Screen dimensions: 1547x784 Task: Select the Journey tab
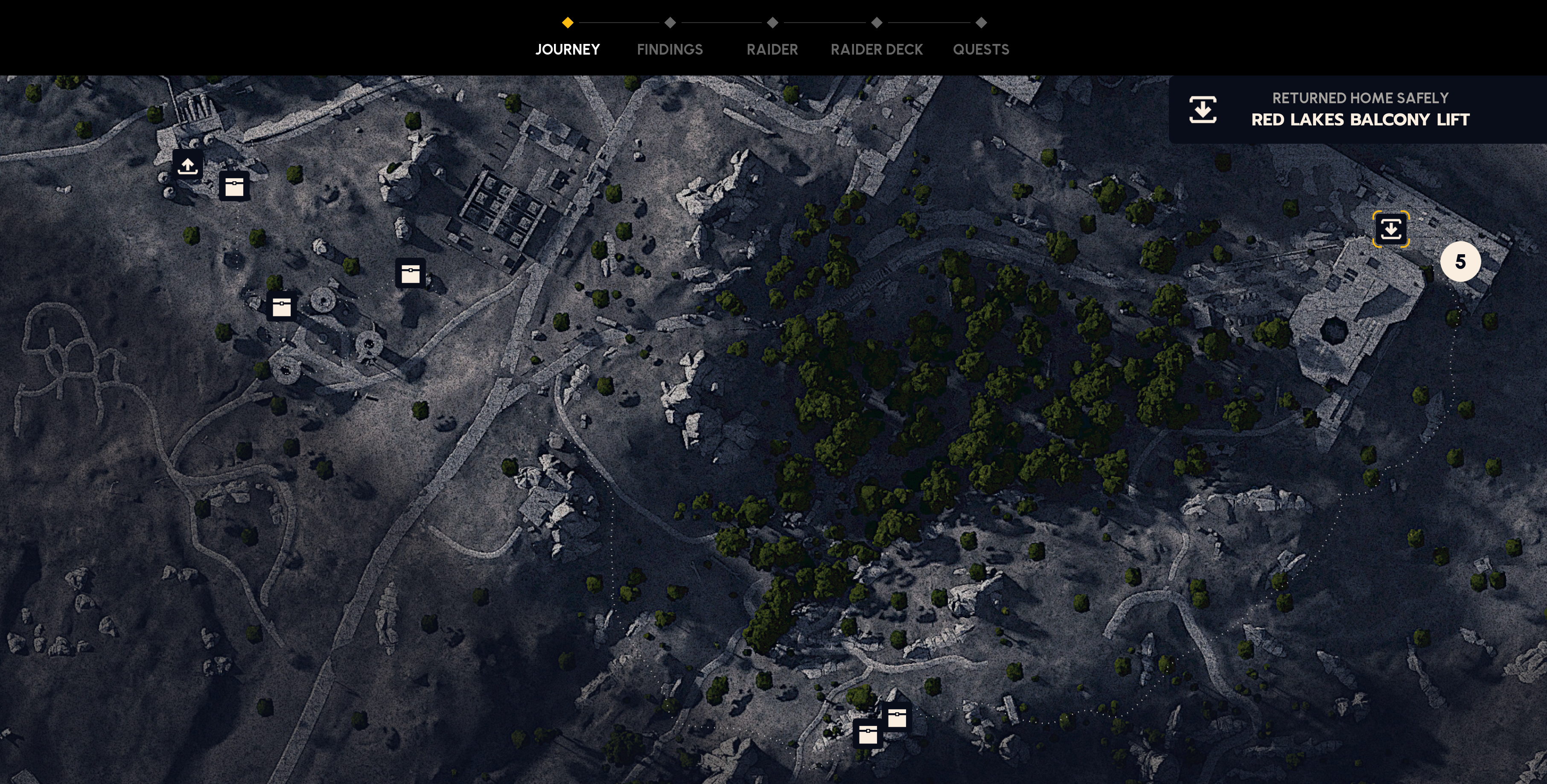tap(568, 49)
